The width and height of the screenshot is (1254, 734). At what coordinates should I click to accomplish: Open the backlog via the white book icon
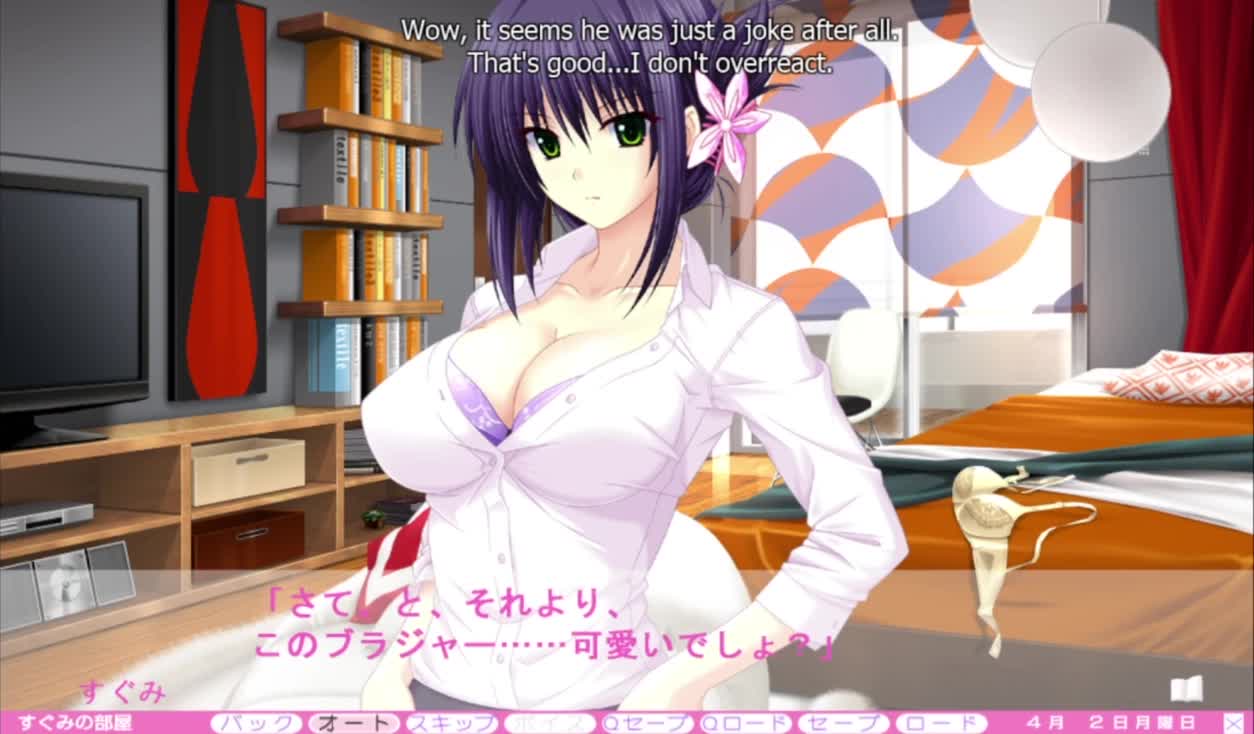(x=1186, y=689)
